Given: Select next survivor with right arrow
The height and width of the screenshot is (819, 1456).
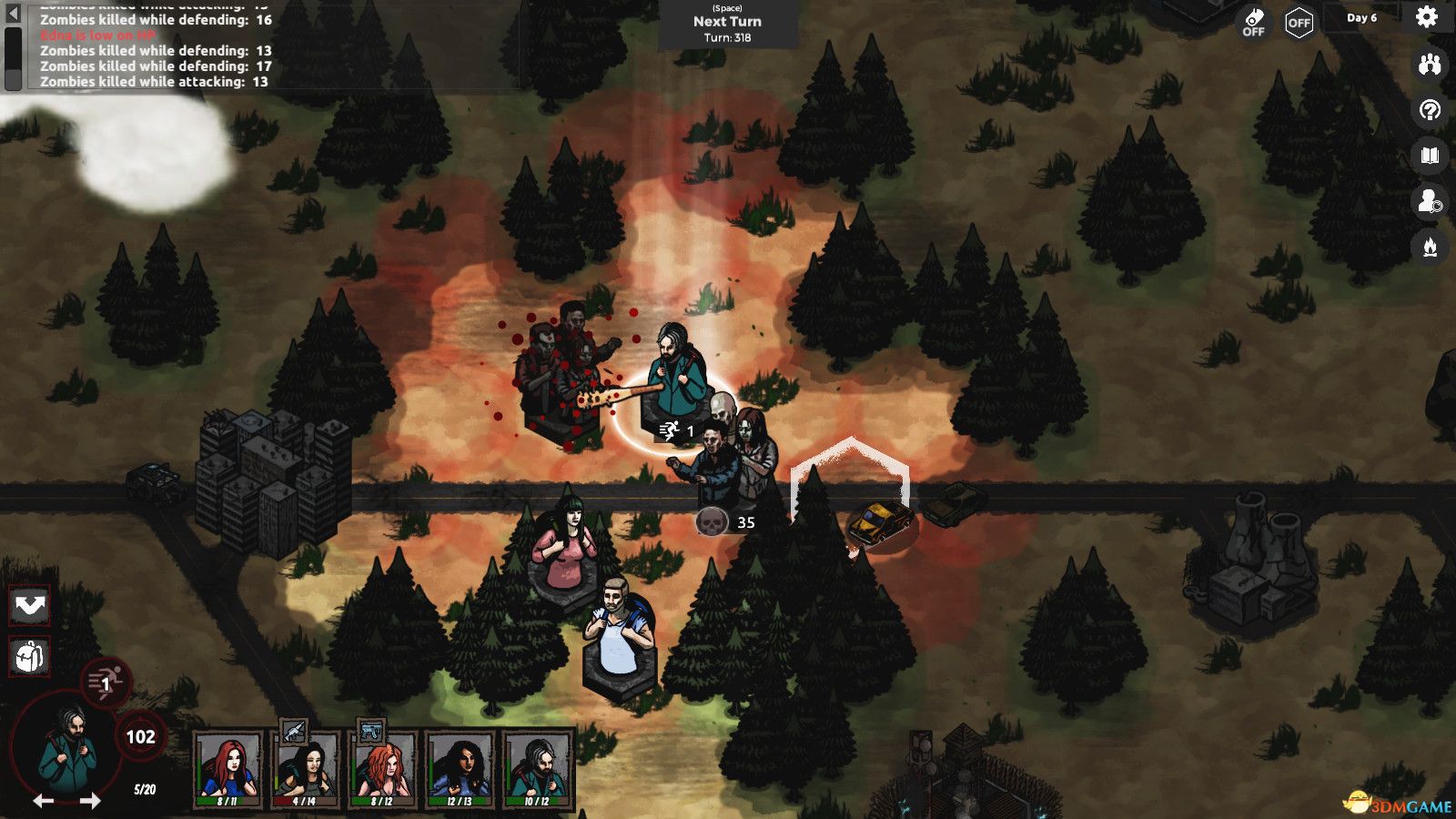Looking at the screenshot, I should 90,801.
